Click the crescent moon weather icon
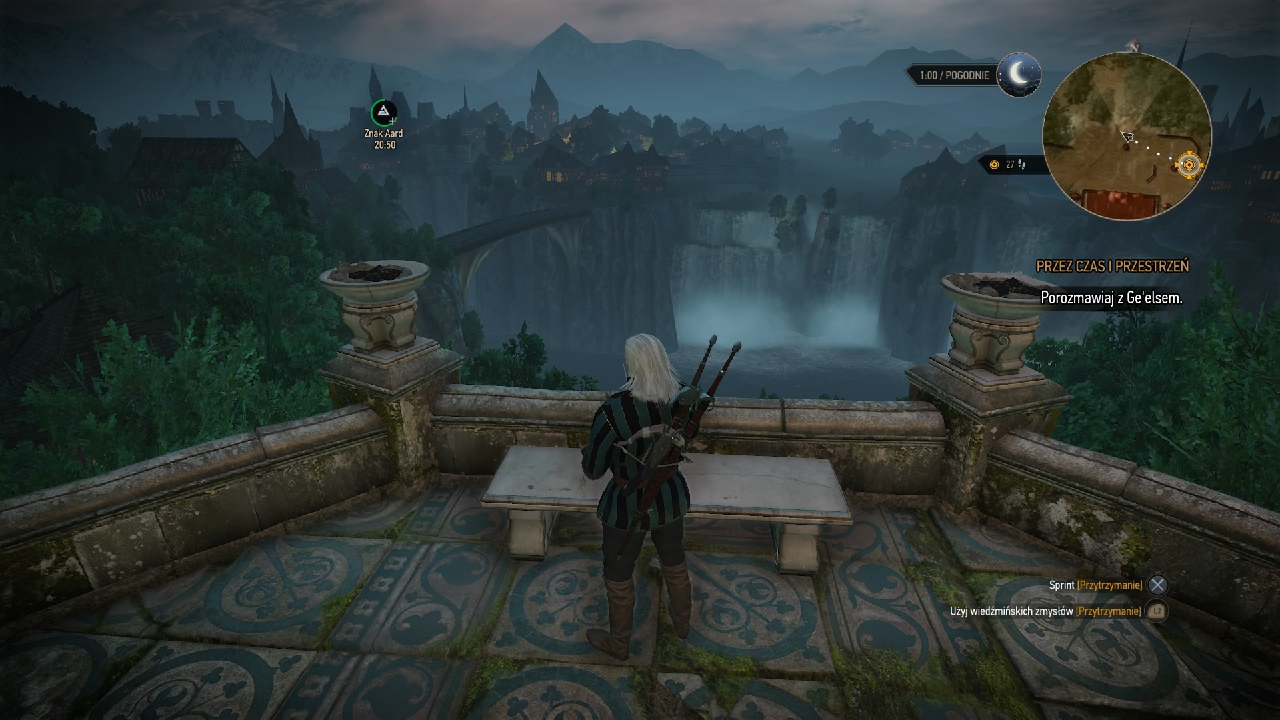The width and height of the screenshot is (1280, 720). point(1018,74)
